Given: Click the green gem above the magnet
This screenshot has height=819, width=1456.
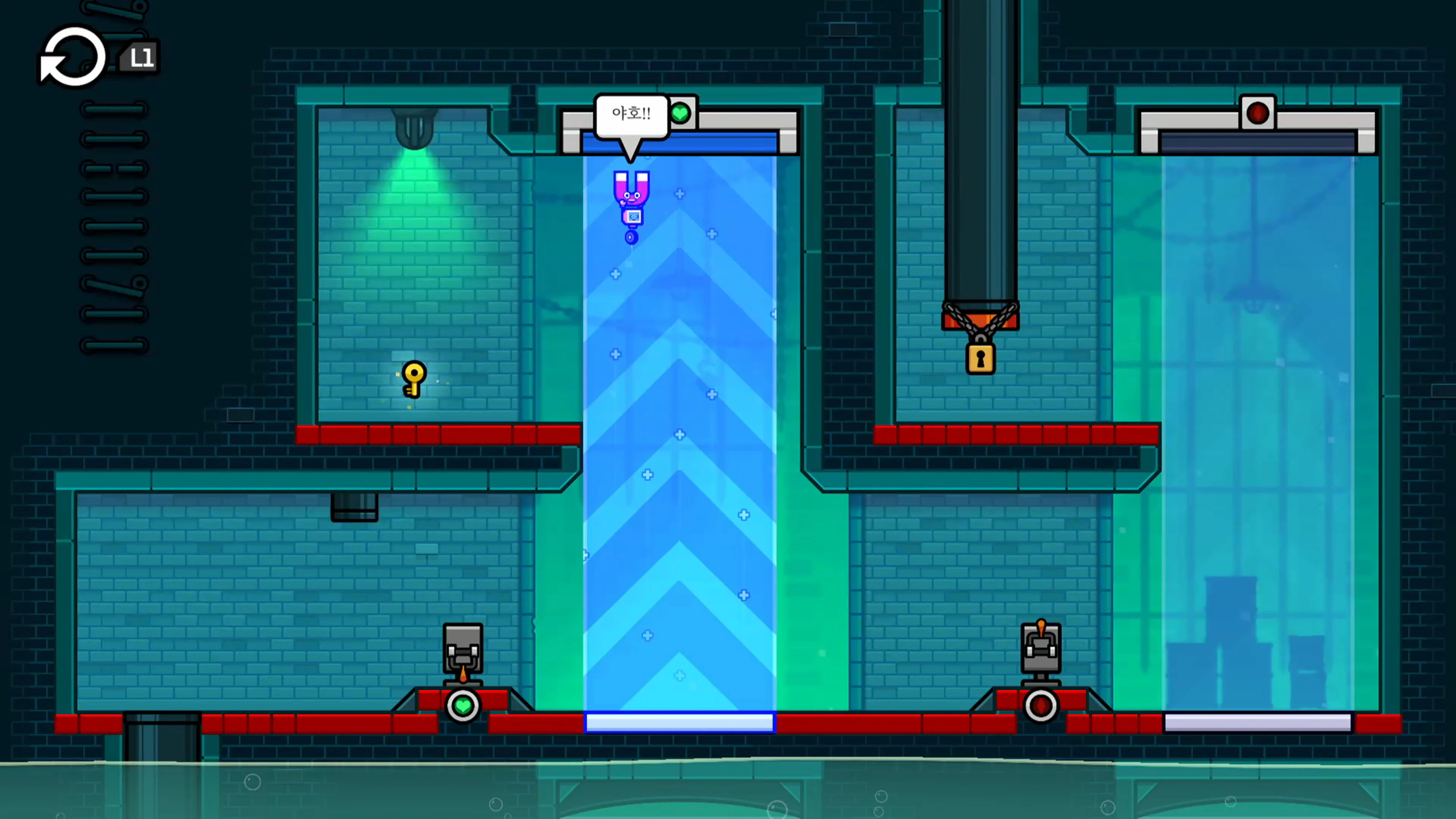Looking at the screenshot, I should click(682, 114).
